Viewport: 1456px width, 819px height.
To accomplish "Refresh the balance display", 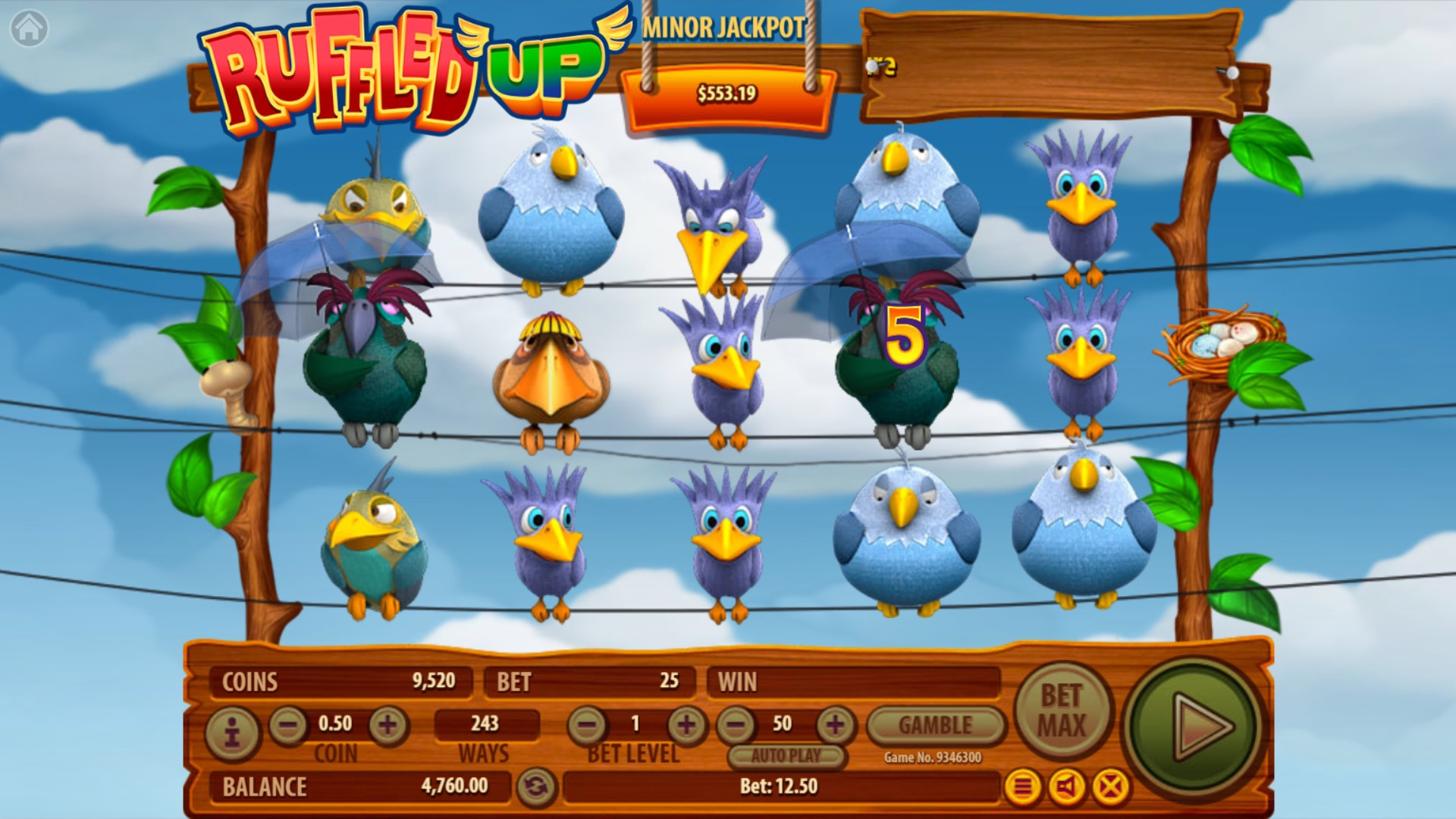I will coord(535,787).
